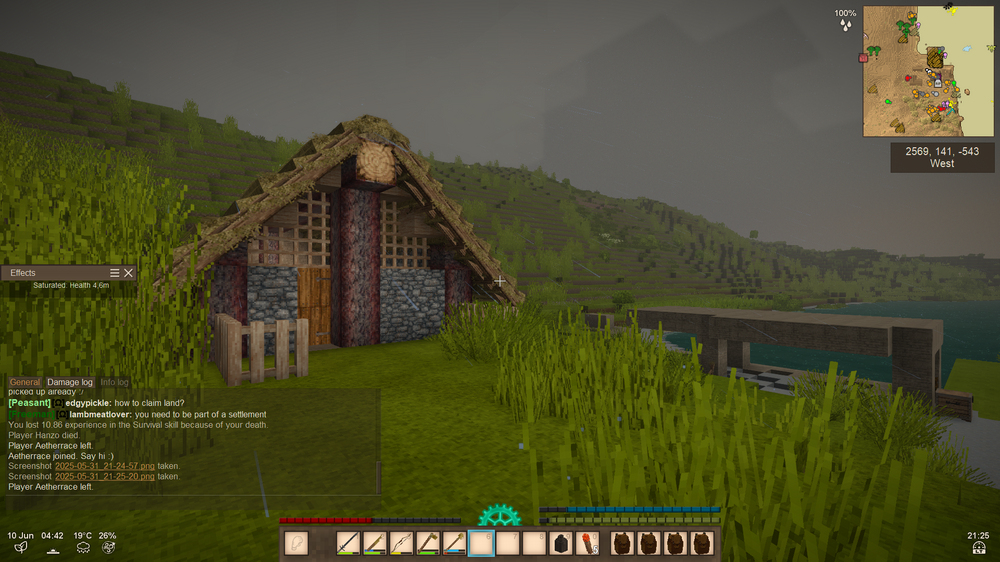The height and width of the screenshot is (562, 1000).
Task: Open screenshot link 2025-05-31_21-25-20.png
Action: (x=104, y=477)
